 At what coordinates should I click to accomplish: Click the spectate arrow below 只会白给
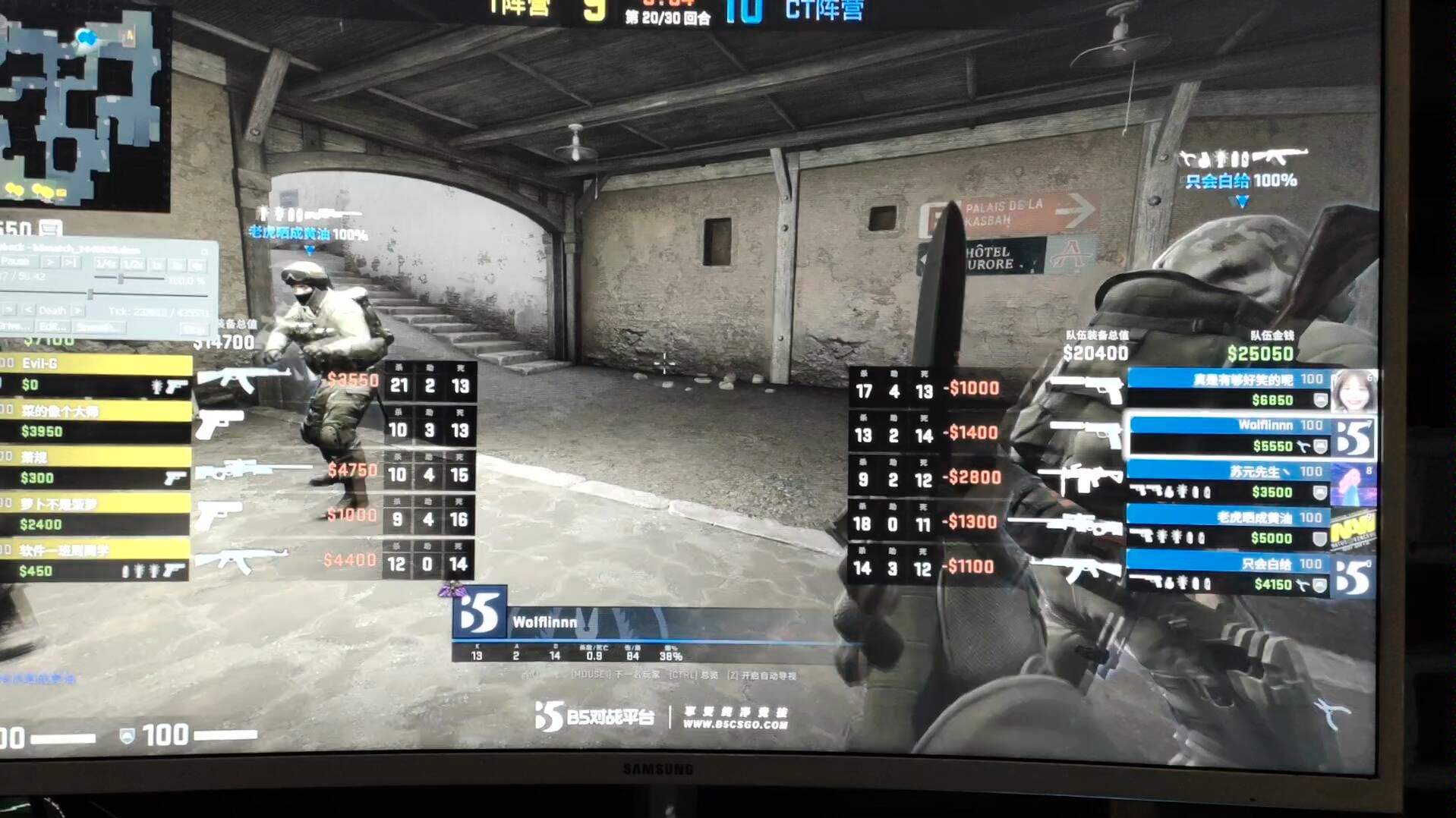(x=1241, y=201)
